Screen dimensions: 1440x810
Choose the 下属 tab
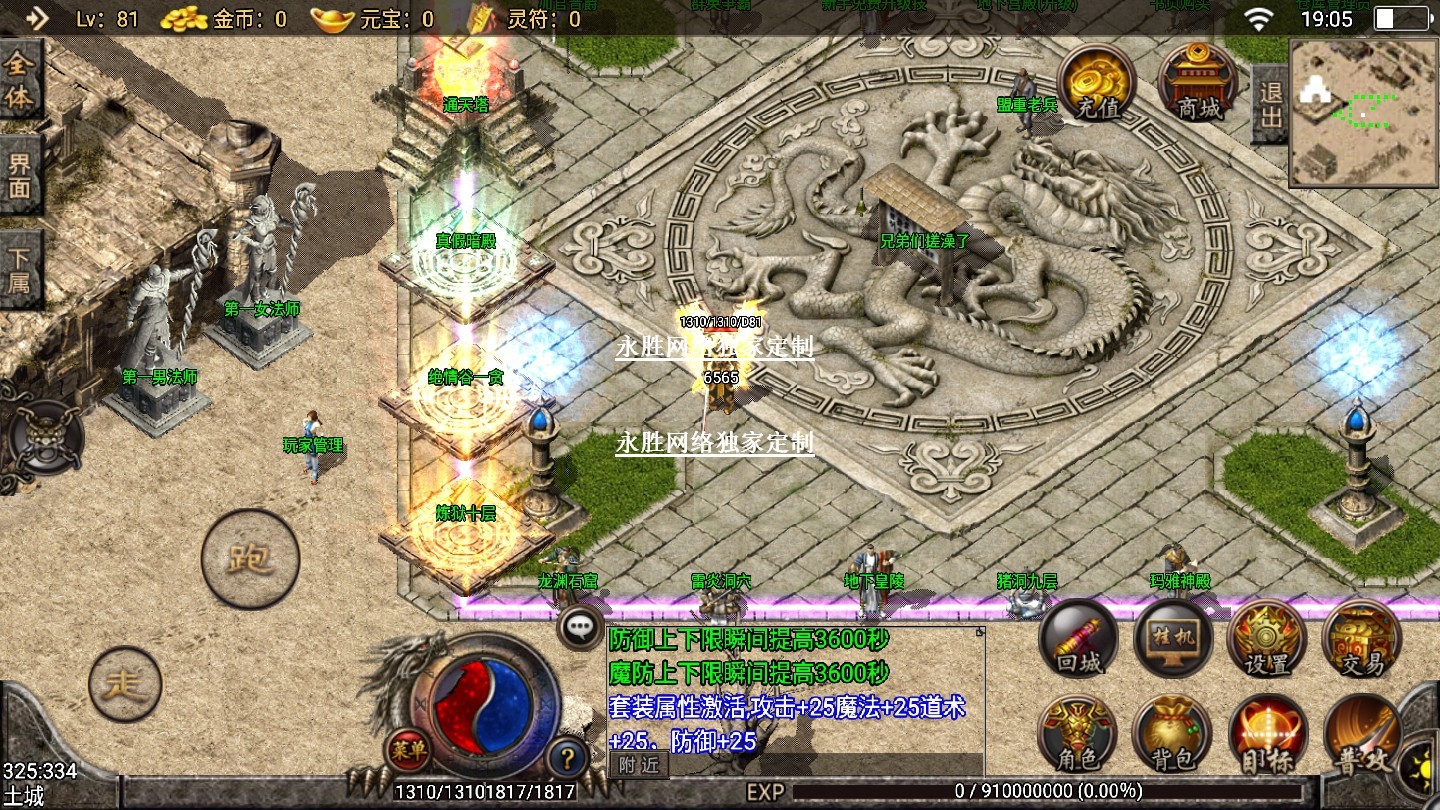pos(20,270)
